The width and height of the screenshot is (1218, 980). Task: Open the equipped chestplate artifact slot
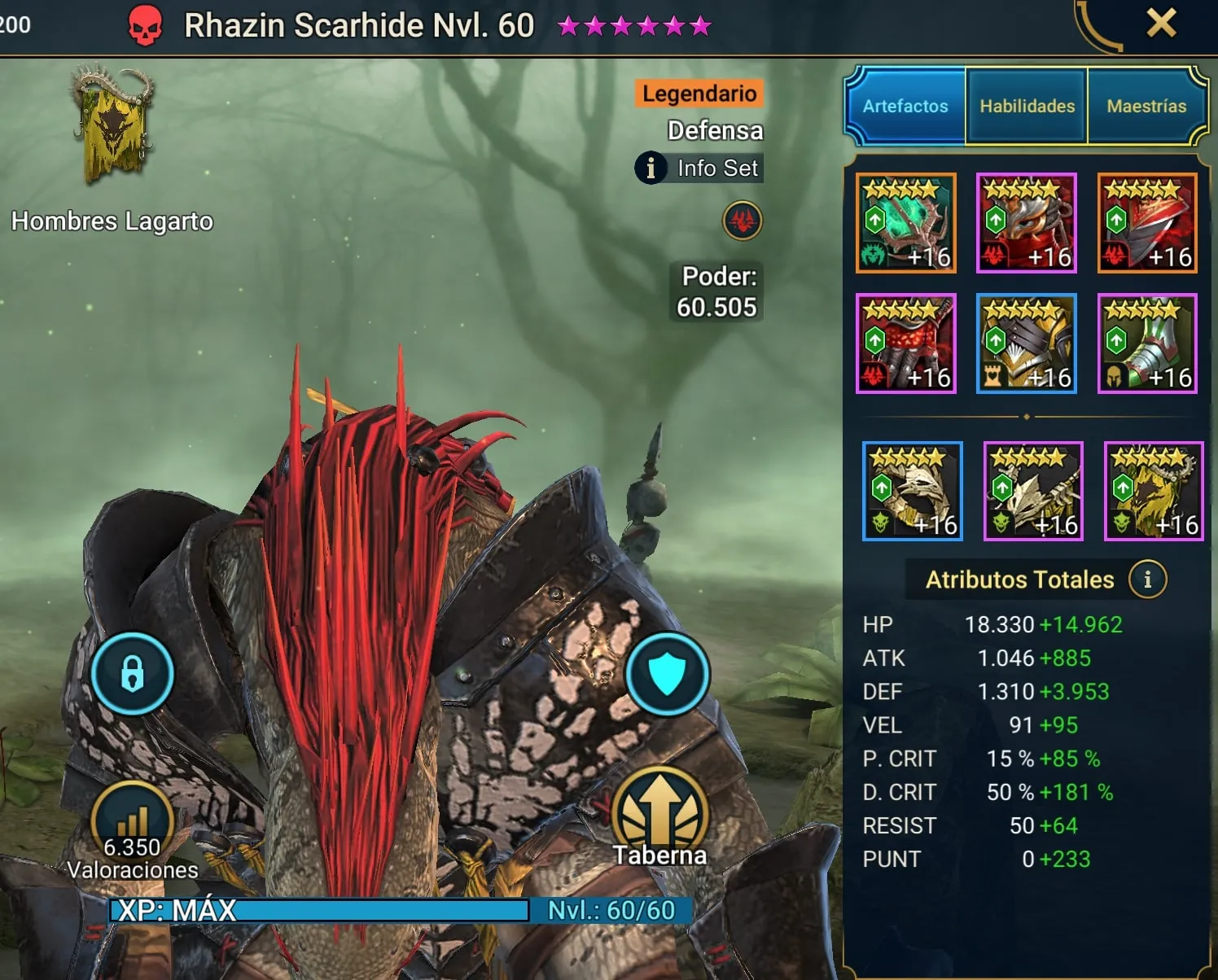pyautogui.click(x=1027, y=343)
